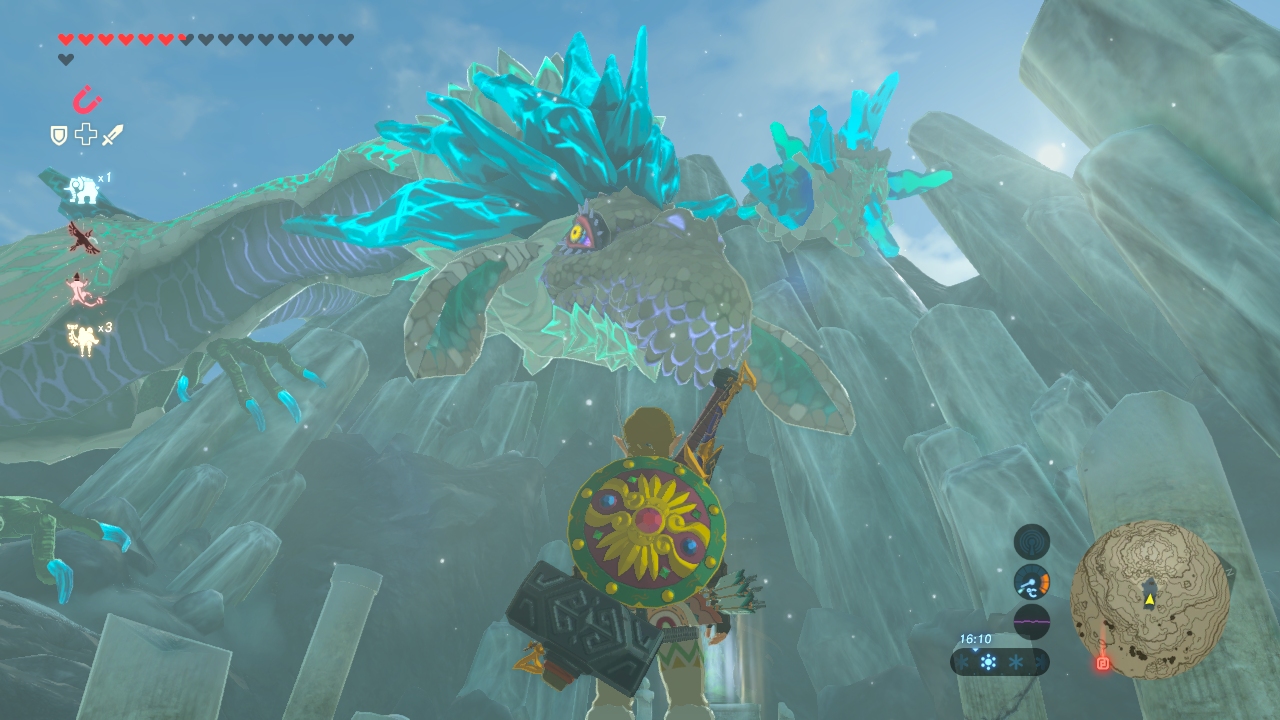This screenshot has width=1280, height=720.
Task: Click the Sheikah Sensor signal icon
Action: [x=1032, y=542]
